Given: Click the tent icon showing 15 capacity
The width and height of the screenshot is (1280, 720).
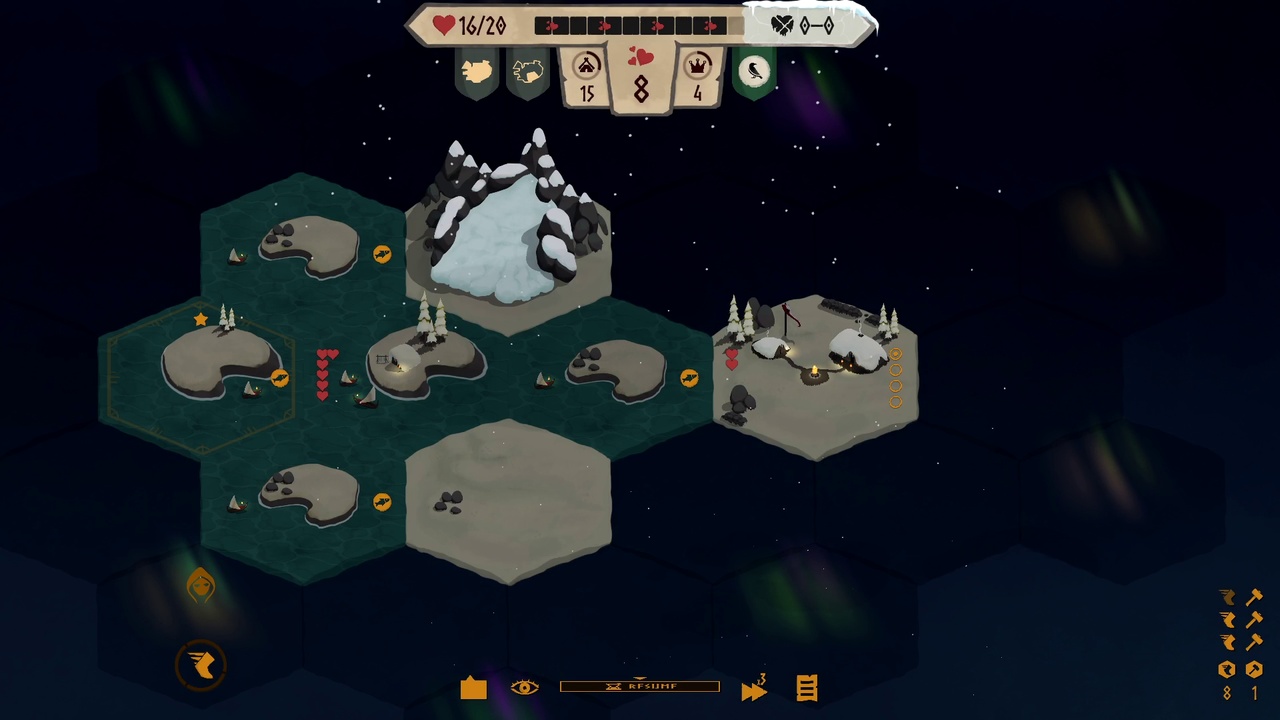Looking at the screenshot, I should tap(586, 75).
